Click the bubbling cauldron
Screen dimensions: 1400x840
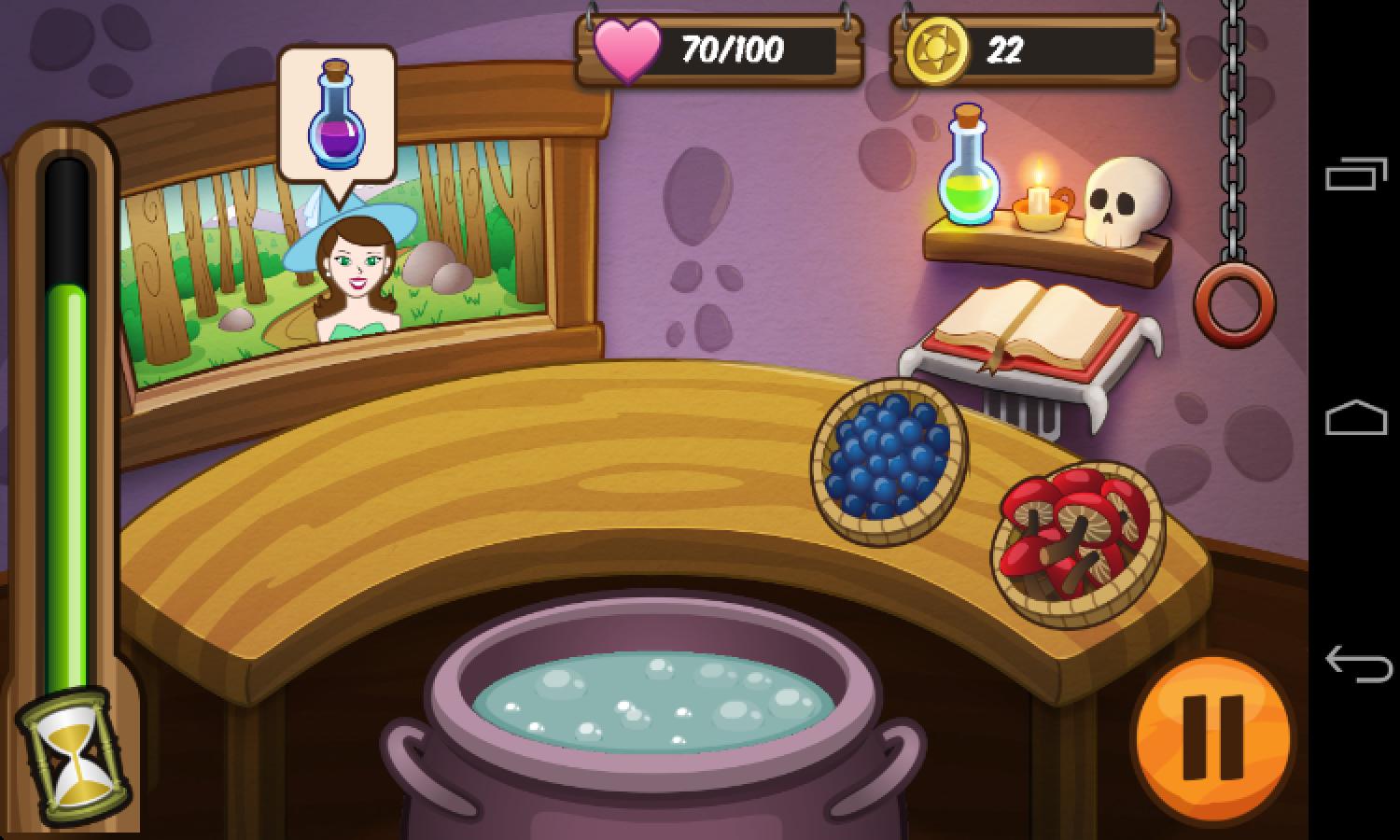coord(653,709)
